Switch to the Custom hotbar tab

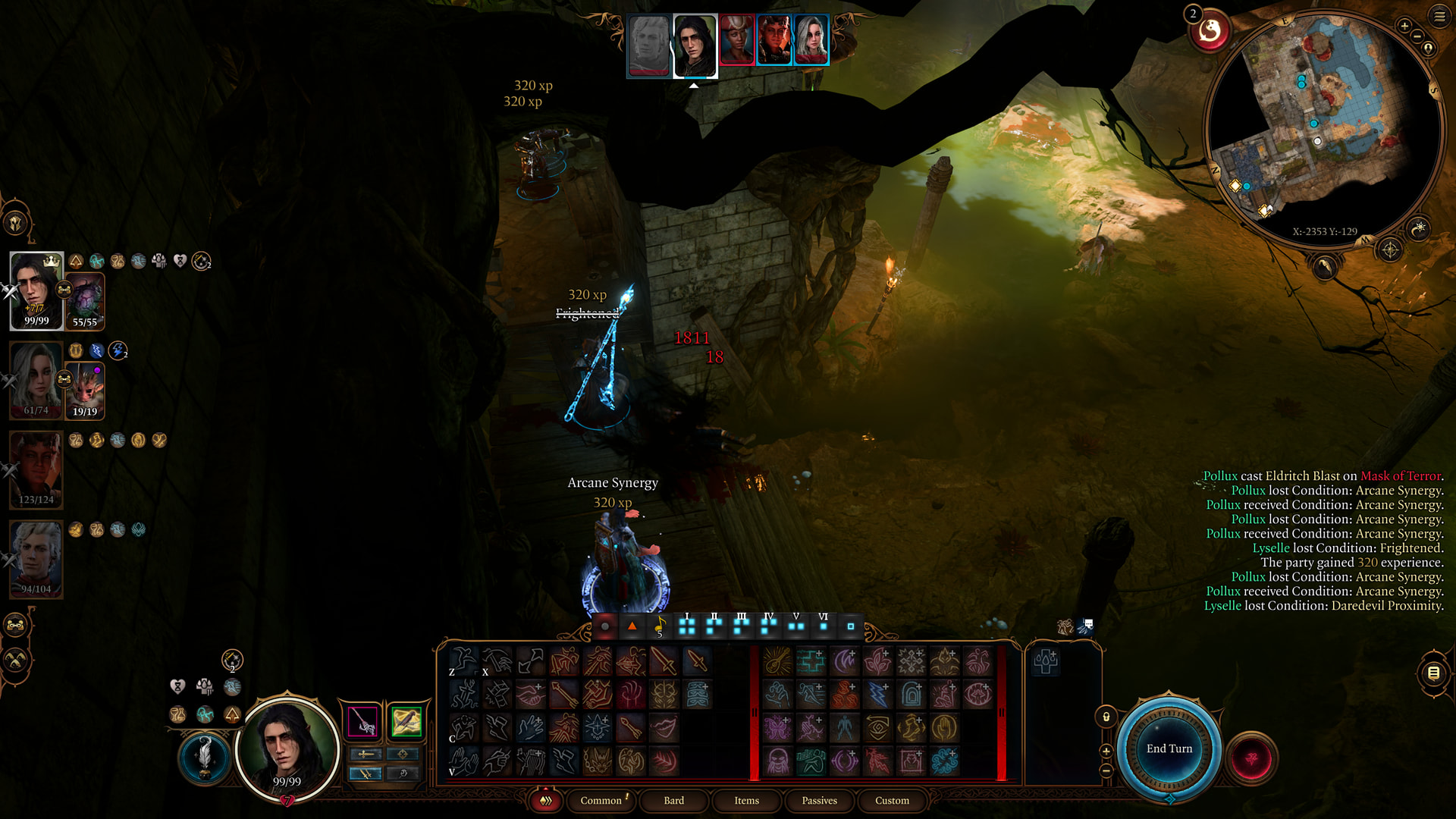point(892,800)
